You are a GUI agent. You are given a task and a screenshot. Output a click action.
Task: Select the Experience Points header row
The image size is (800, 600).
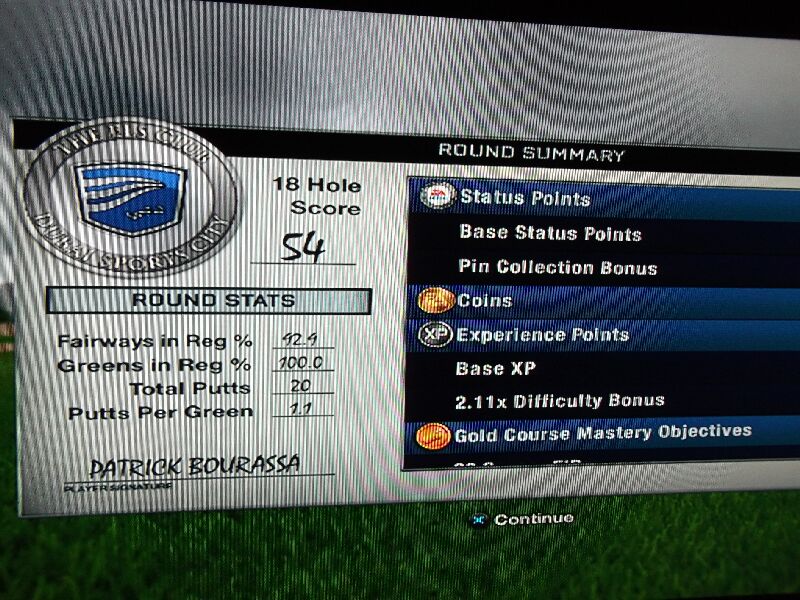(x=542, y=334)
